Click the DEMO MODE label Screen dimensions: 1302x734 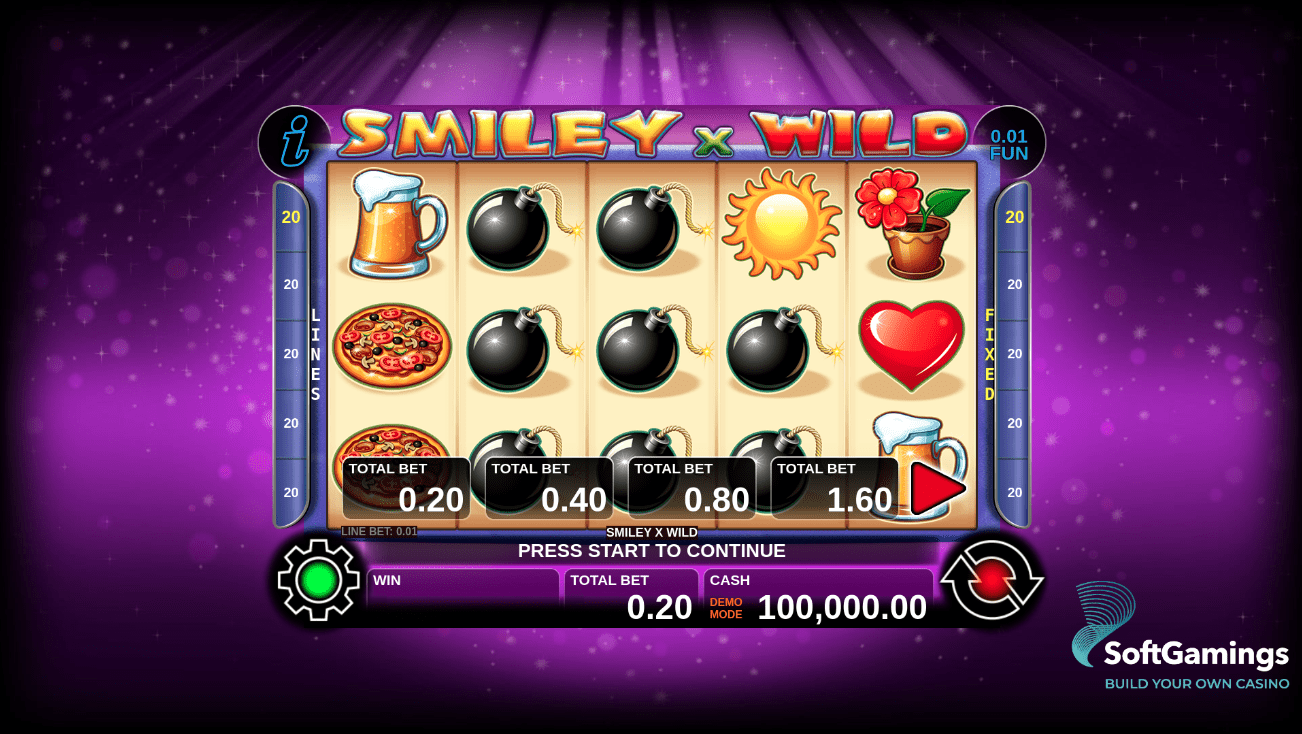pos(724,606)
